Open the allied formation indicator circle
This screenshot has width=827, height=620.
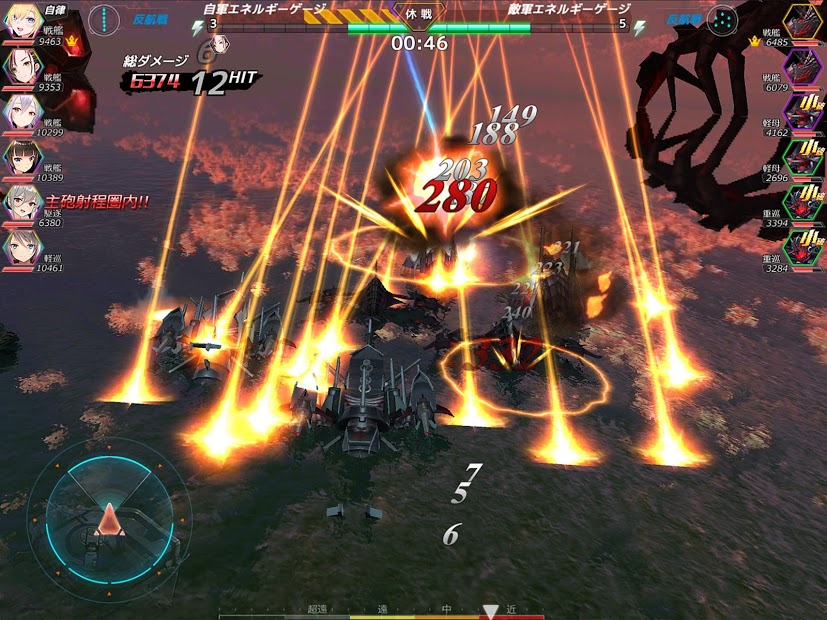pyautogui.click(x=104, y=20)
